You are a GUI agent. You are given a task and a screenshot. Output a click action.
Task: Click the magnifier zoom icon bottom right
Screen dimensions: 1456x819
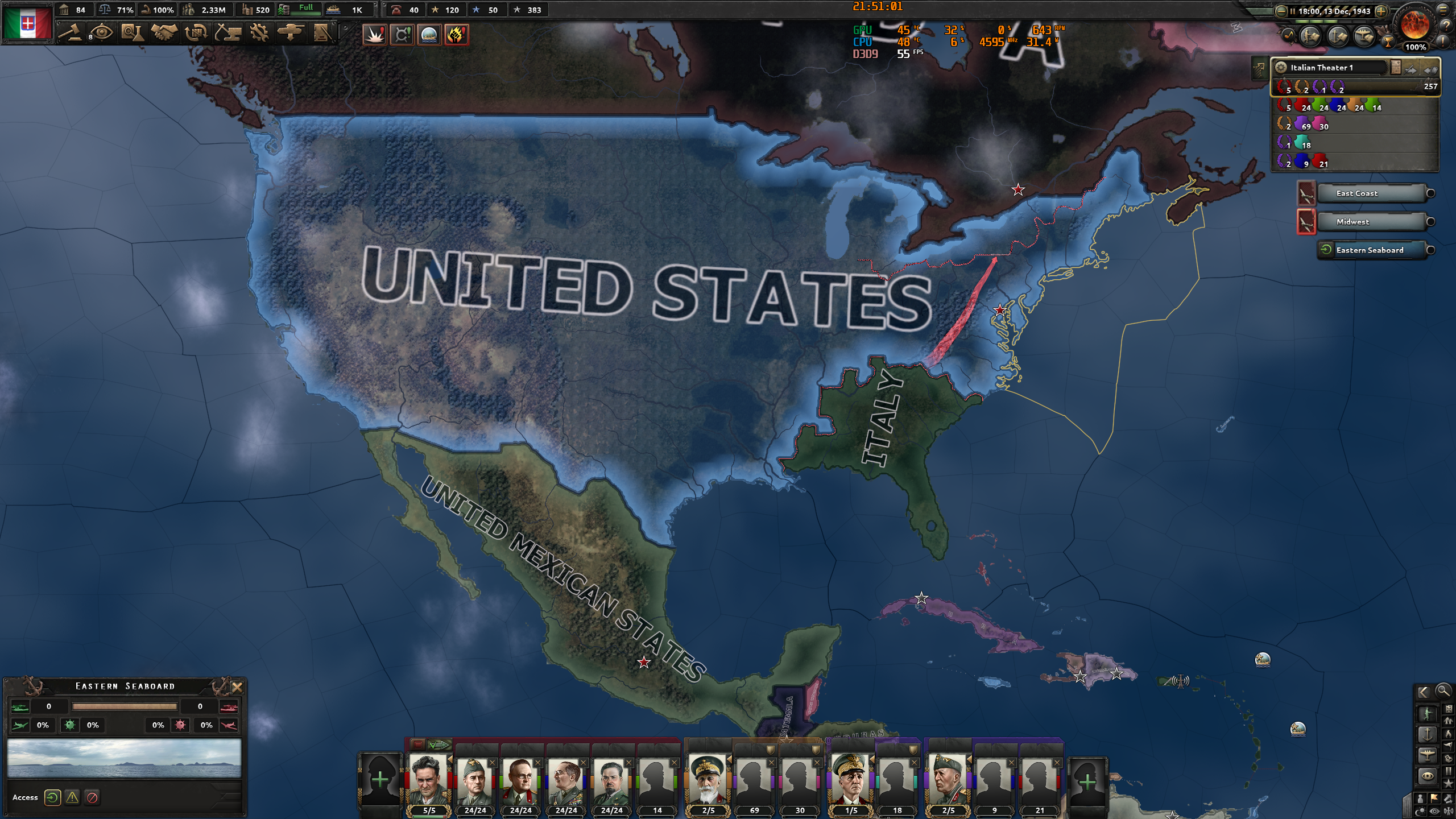tap(1443, 692)
